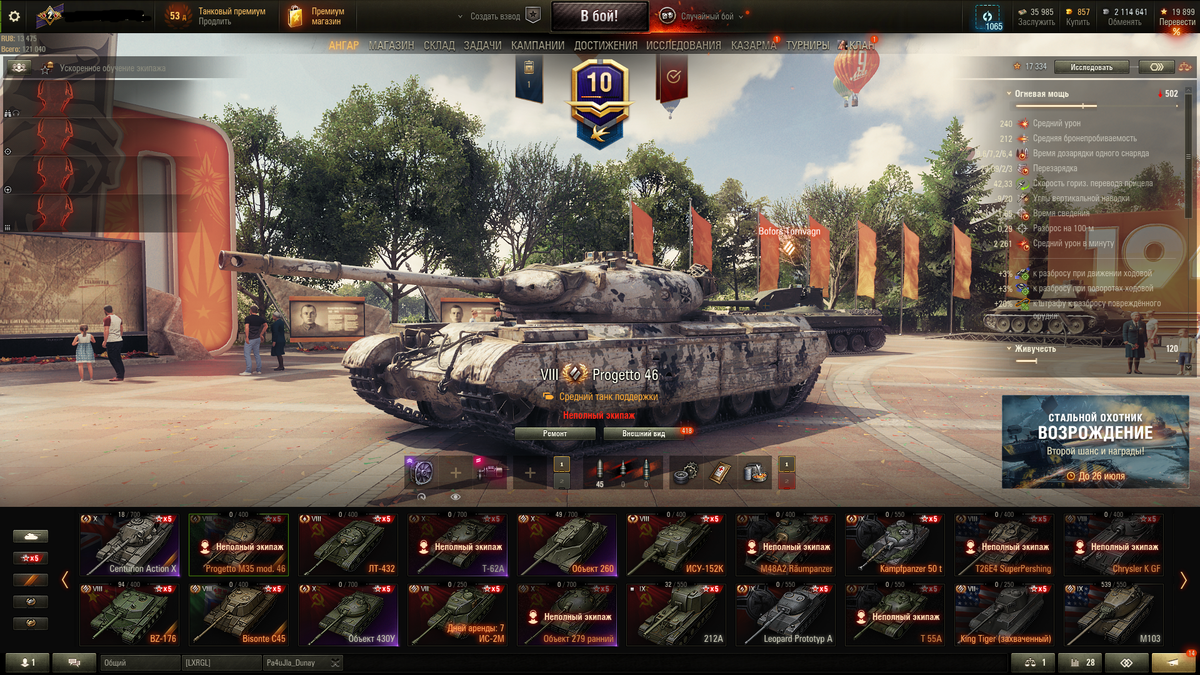Select the Объект 260 tank
Viewport: 1200px width, 675px height.
click(x=566, y=545)
